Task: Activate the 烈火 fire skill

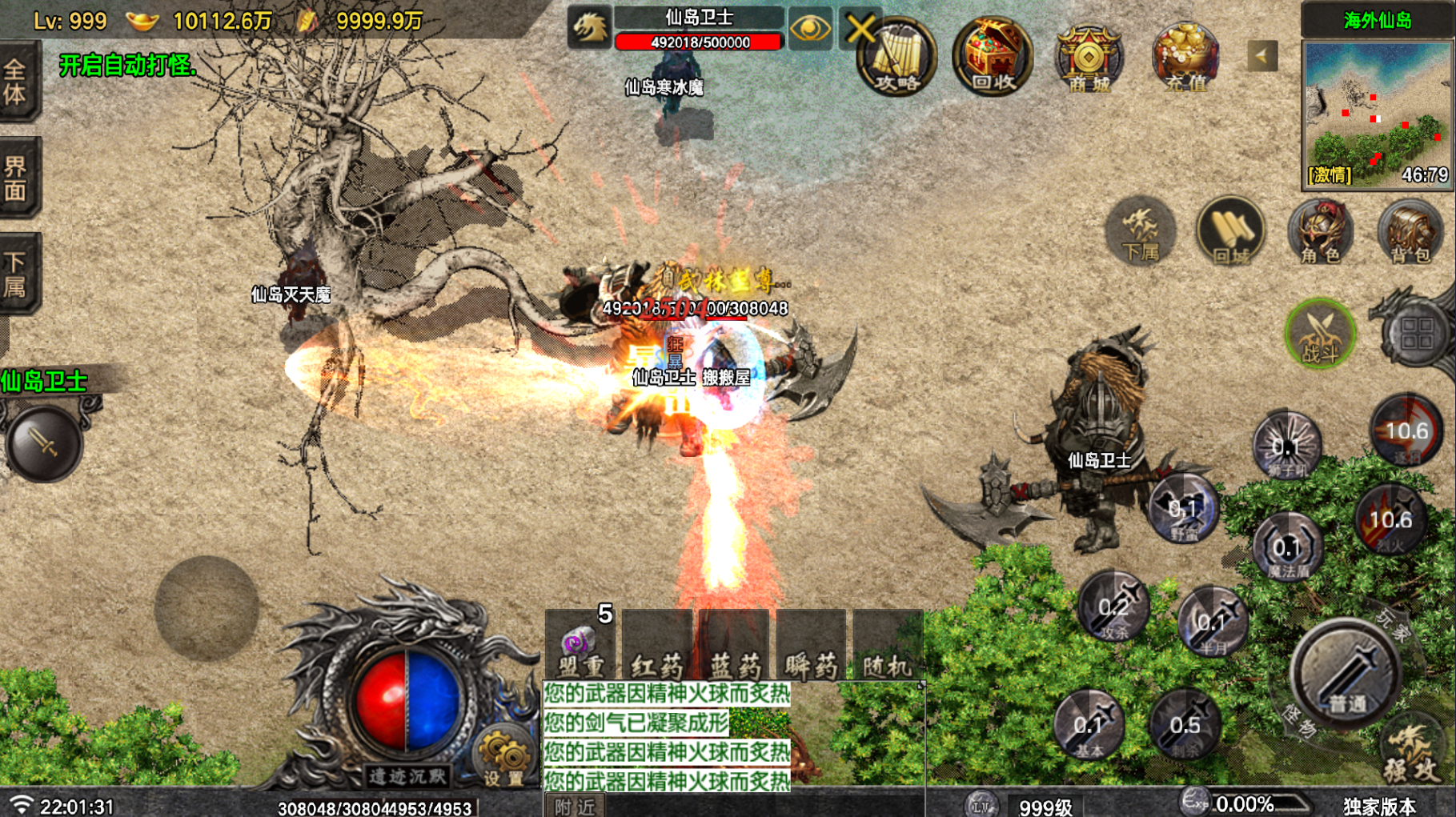Action: (1391, 522)
